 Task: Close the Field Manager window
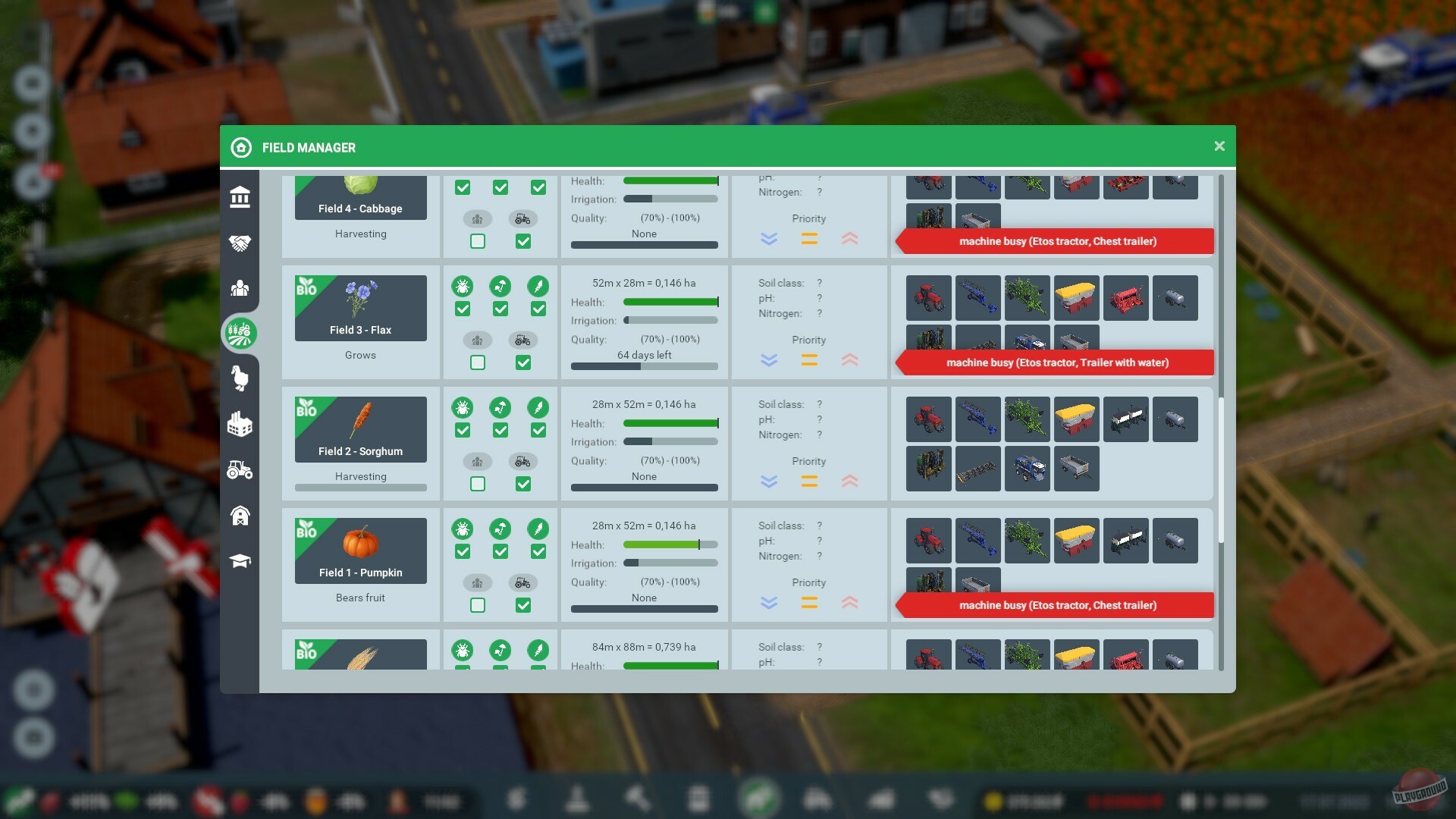point(1219,146)
